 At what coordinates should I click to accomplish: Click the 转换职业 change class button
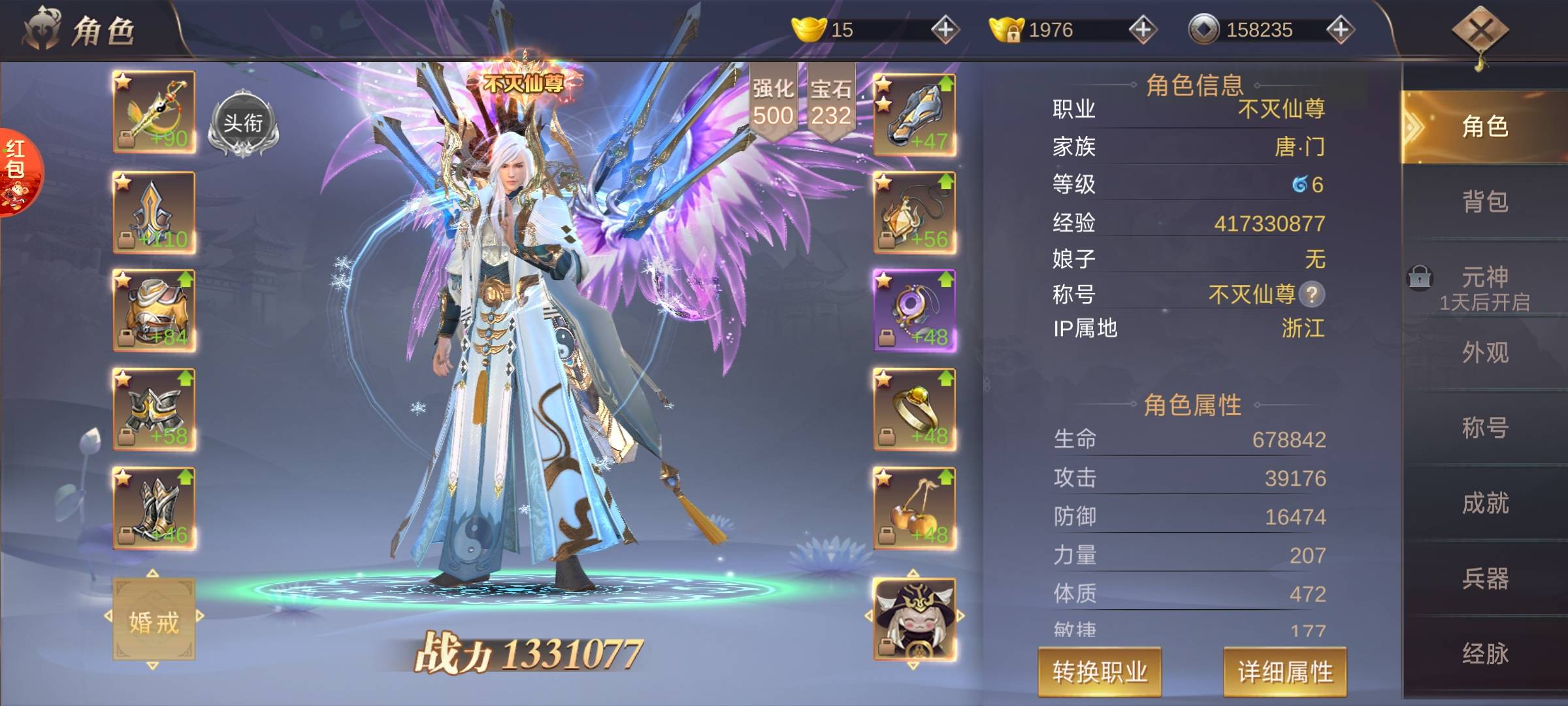(1100, 671)
